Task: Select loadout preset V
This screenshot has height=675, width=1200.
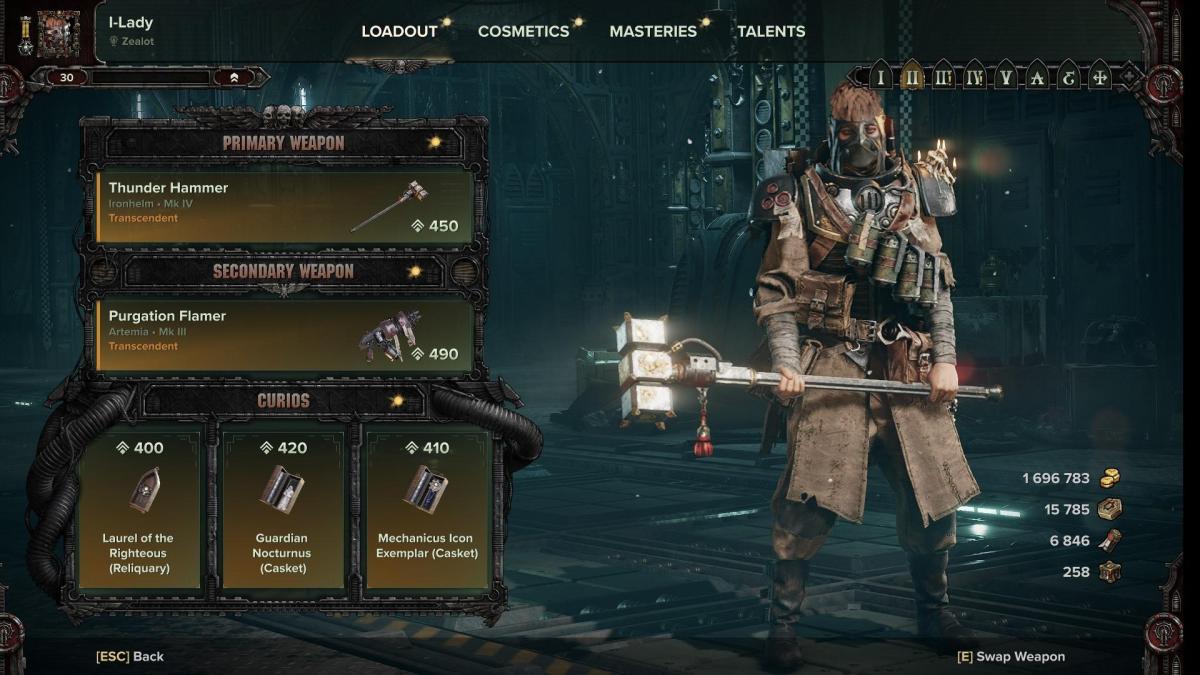Action: 1005,77
